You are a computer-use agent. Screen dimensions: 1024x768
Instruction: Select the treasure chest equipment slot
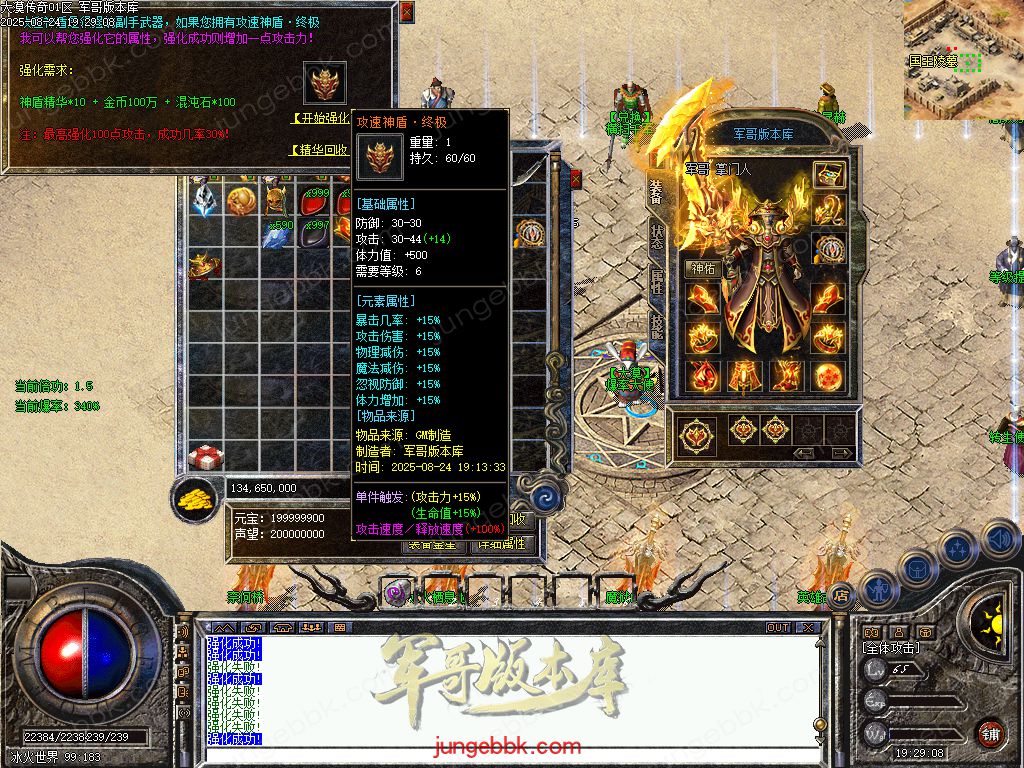(828, 175)
